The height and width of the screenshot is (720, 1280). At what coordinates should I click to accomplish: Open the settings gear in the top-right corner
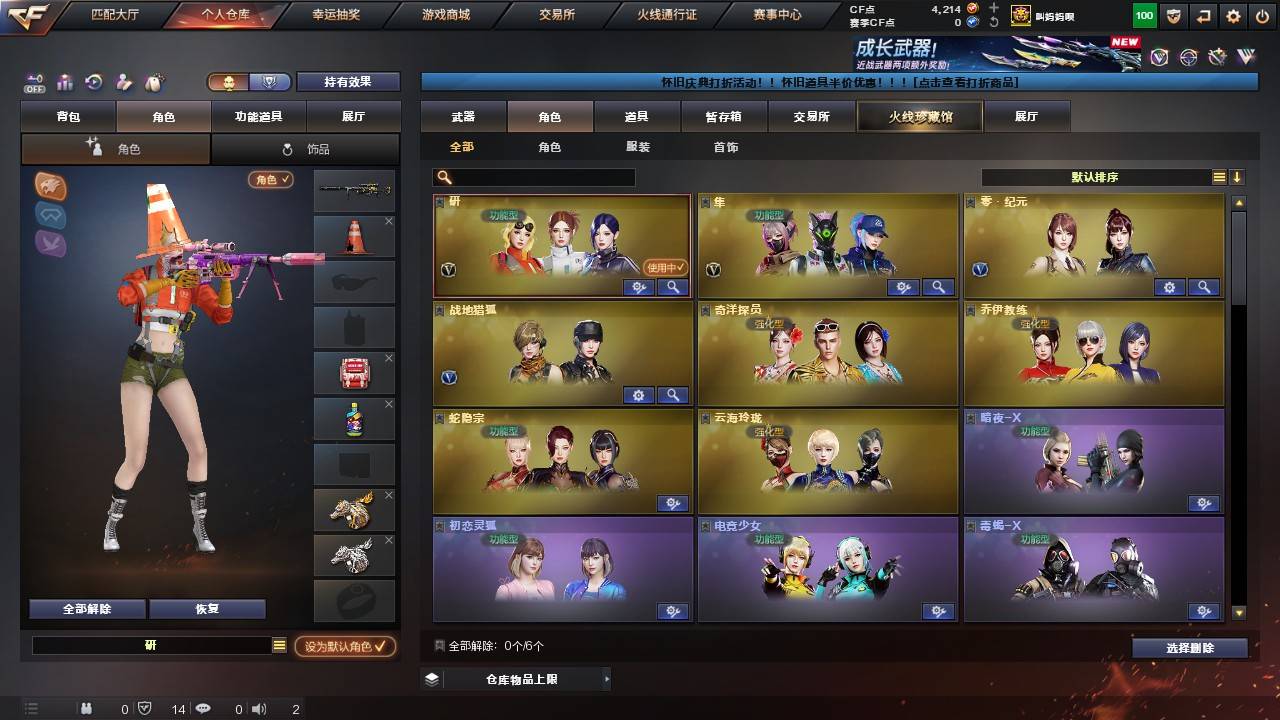point(1233,15)
